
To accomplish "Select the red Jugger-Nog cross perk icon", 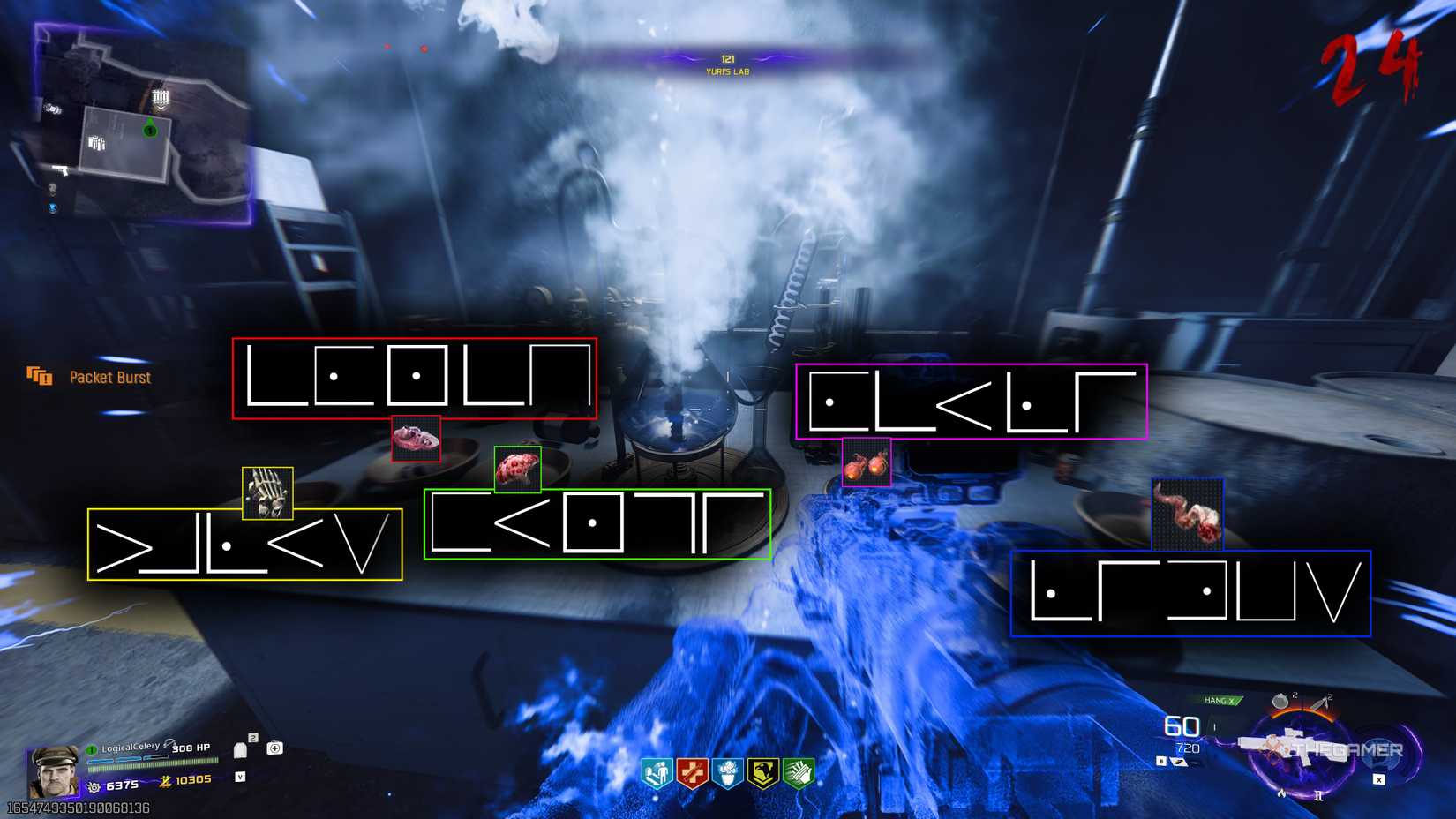I will click(x=691, y=771).
